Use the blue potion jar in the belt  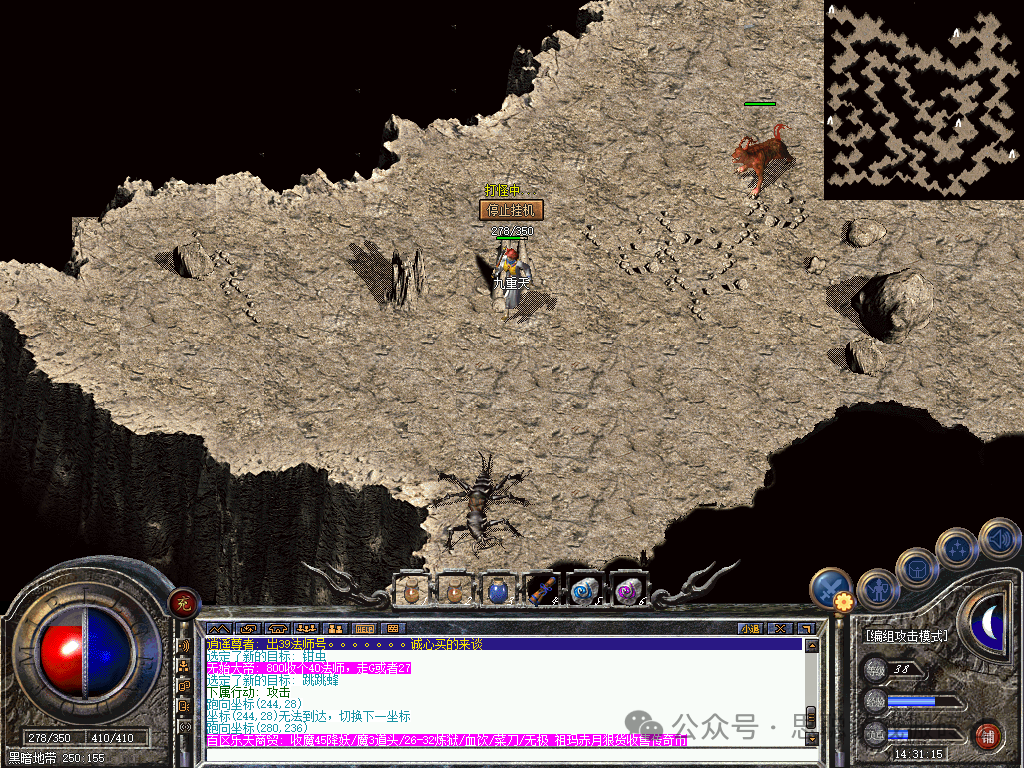click(497, 590)
